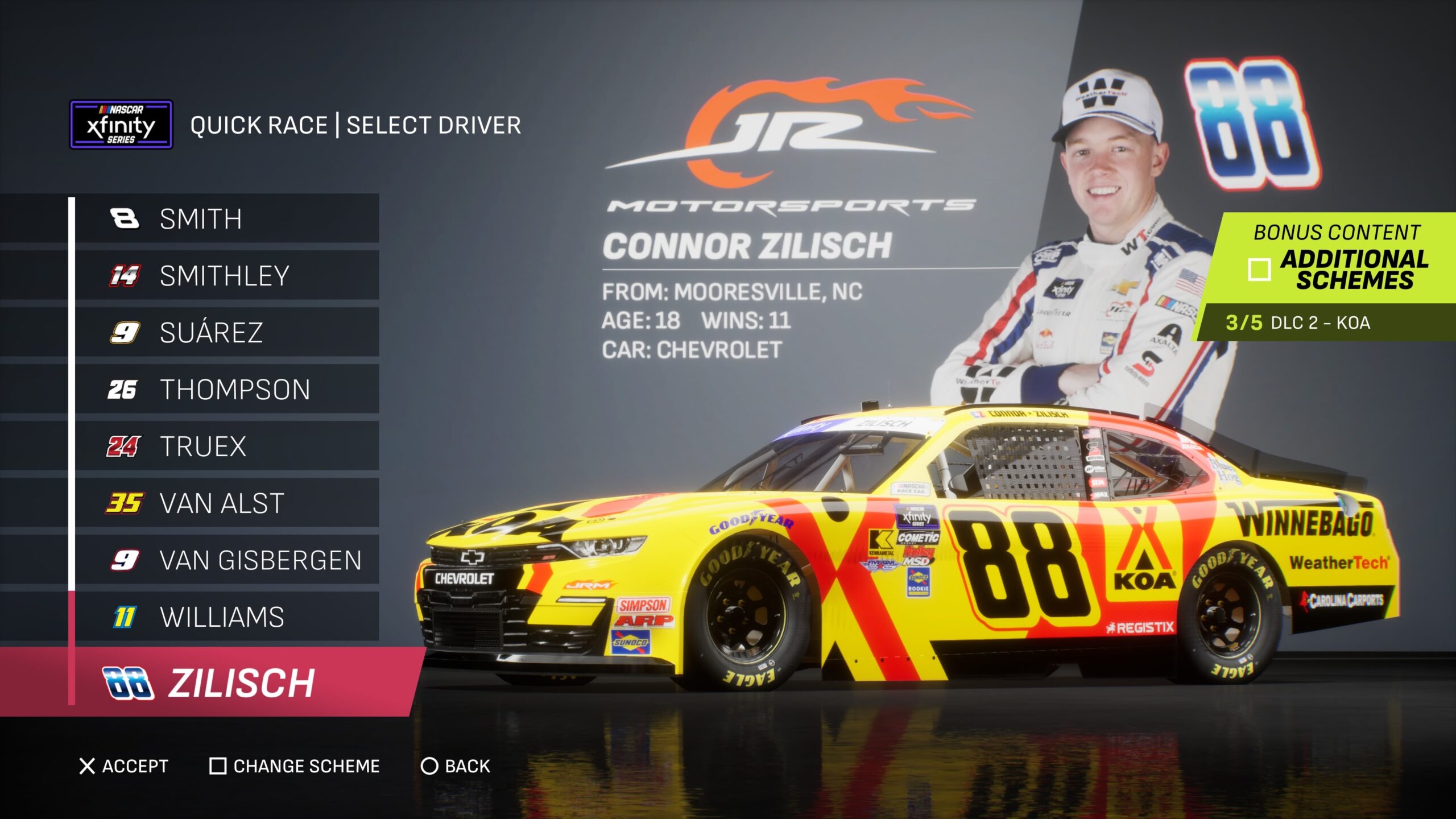Screen dimensions: 1456x819
Task: Select driver Smith, car number 8
Action: (226, 219)
